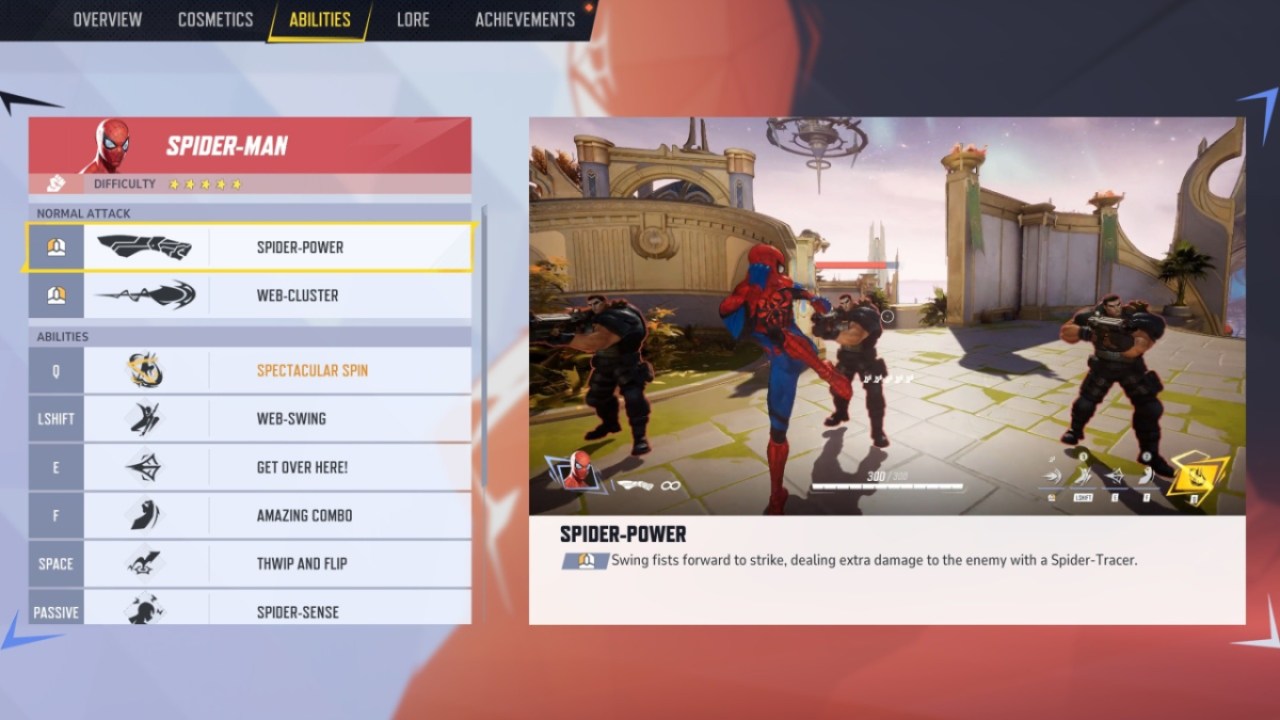Select the Thwip and Flip ability icon

point(146,563)
